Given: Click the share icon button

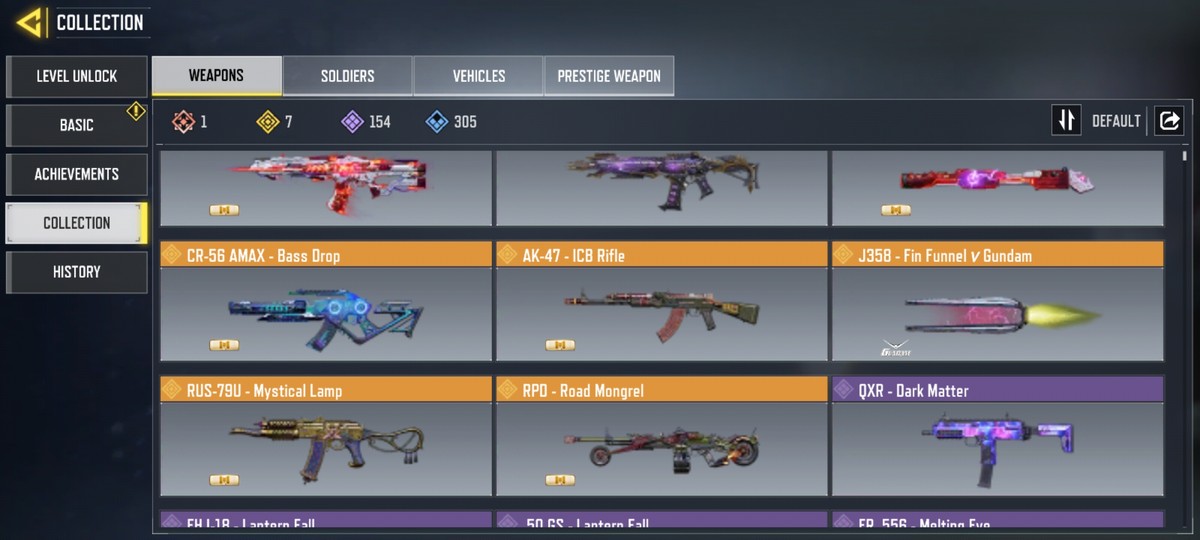Looking at the screenshot, I should (x=1168, y=121).
